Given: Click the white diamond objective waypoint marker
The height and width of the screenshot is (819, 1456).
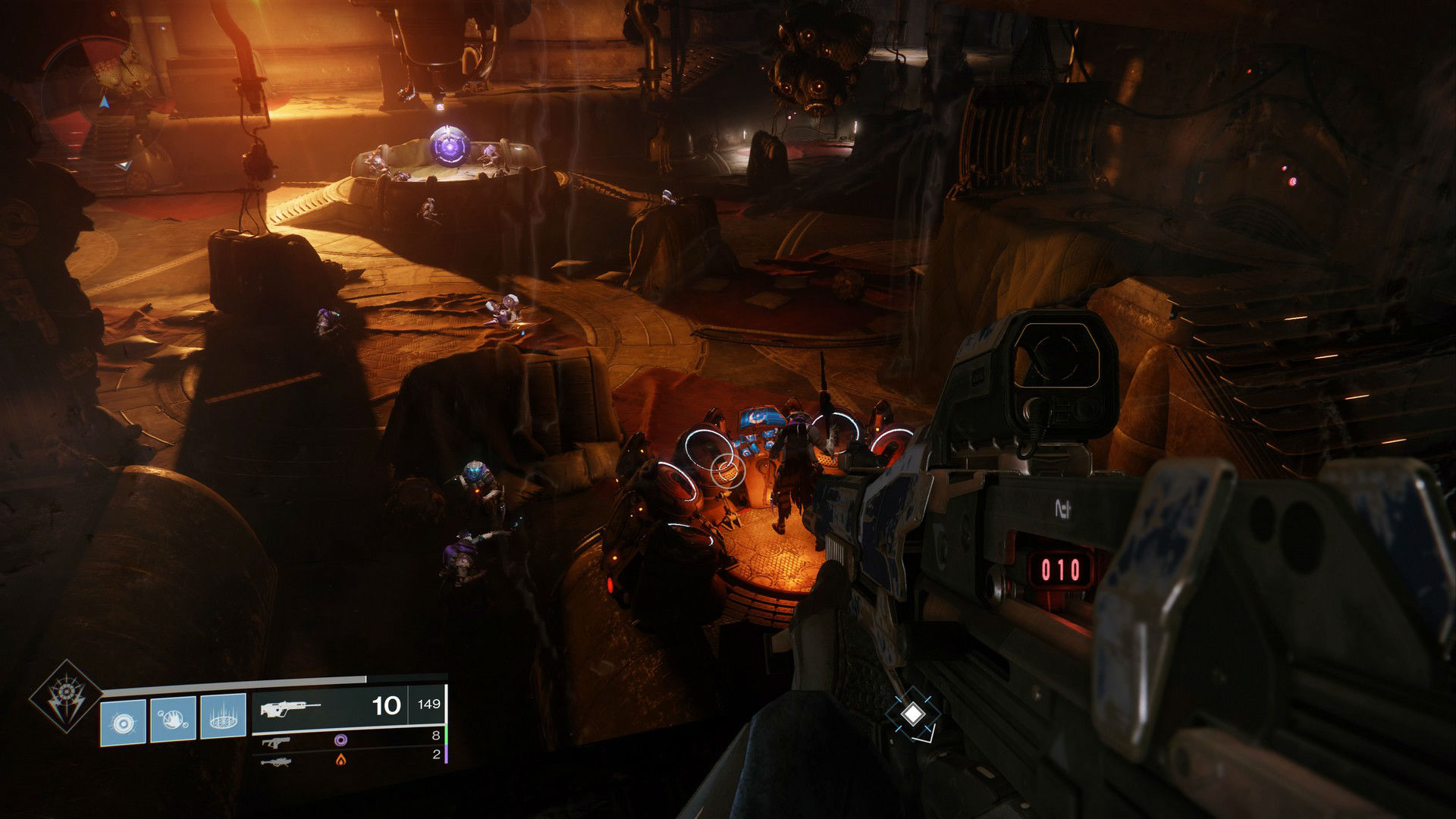Looking at the screenshot, I should pyautogui.click(x=914, y=714).
